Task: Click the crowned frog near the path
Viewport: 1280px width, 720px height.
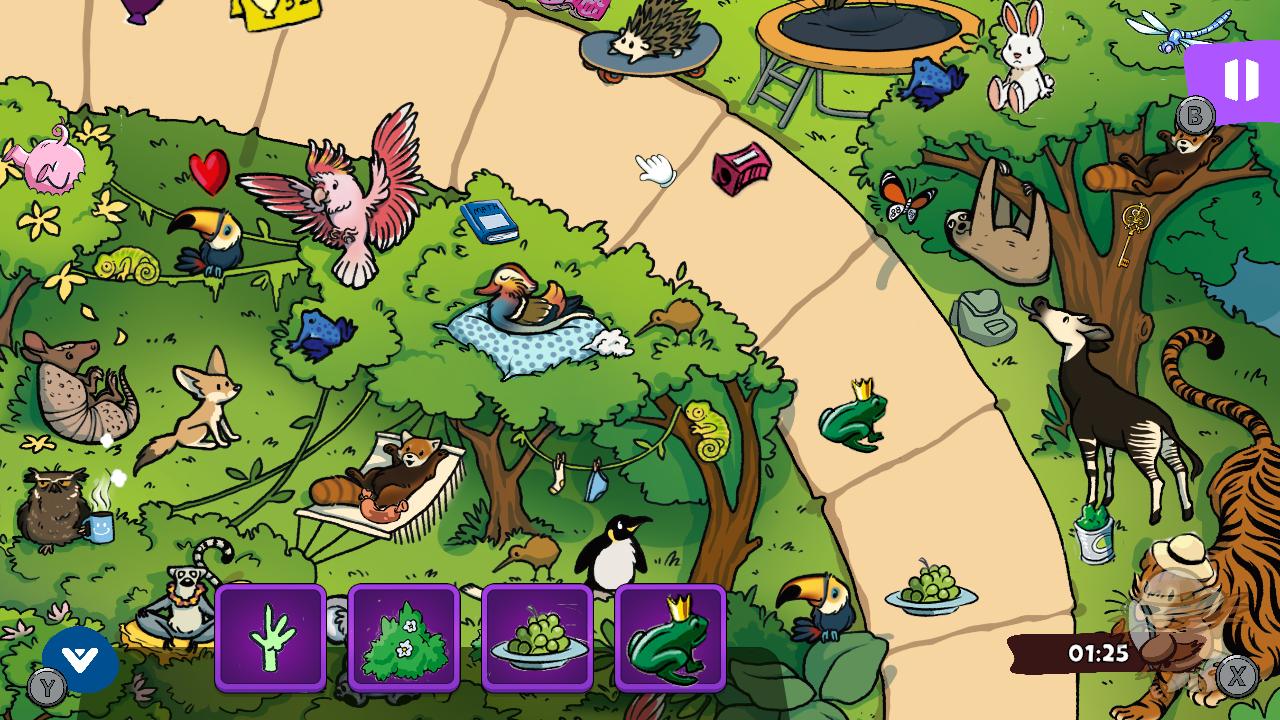Action: [x=850, y=420]
